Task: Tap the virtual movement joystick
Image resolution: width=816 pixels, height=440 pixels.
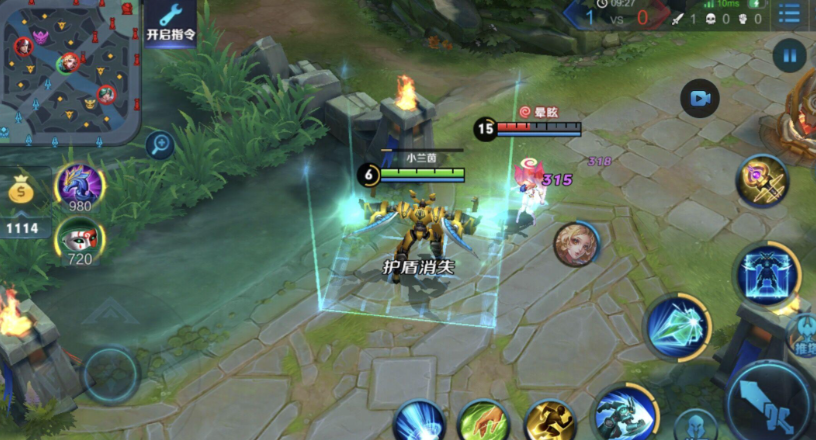Action: (x=110, y=375)
